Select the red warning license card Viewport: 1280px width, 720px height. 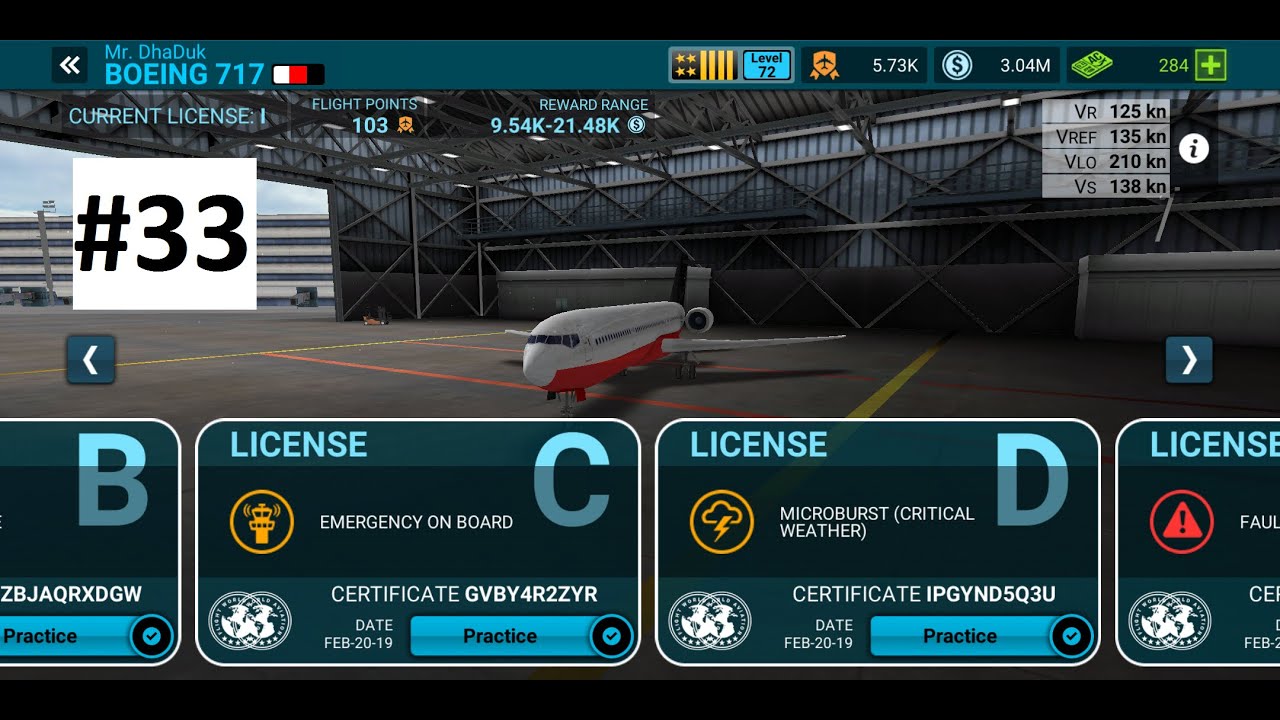(1200, 520)
